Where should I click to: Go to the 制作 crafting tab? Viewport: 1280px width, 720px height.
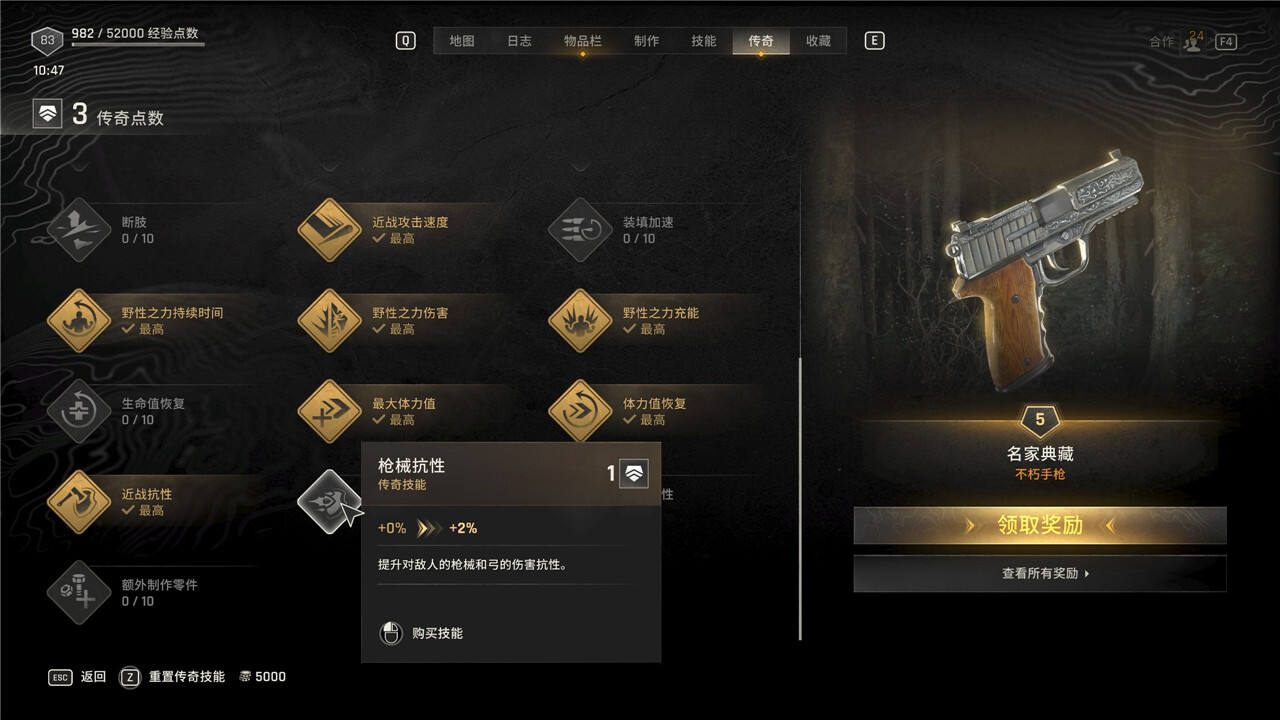(646, 41)
